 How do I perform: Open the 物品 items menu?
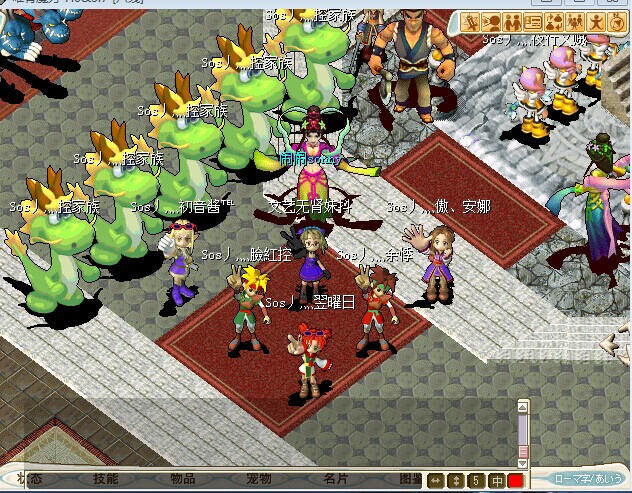[182, 480]
